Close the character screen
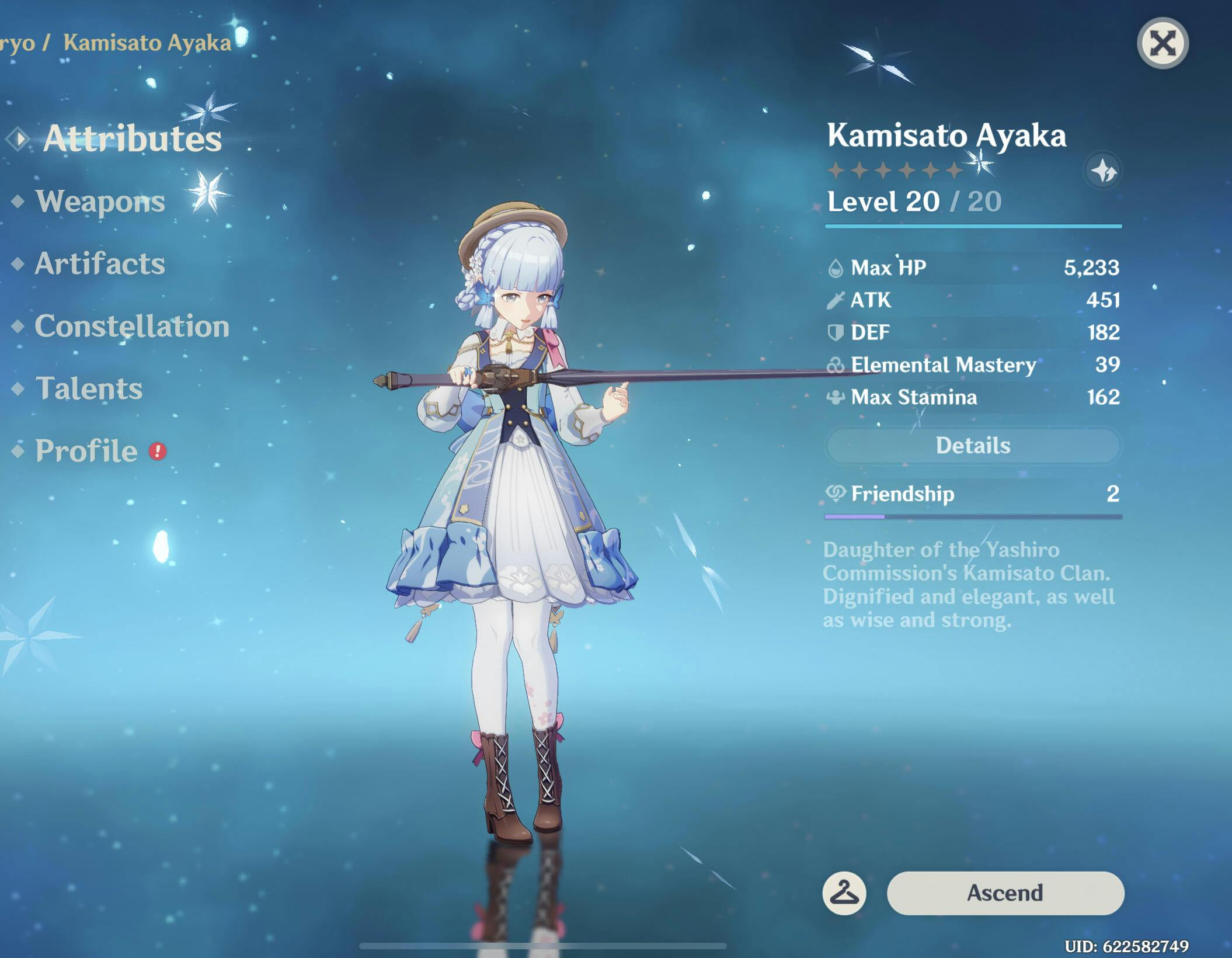 click(1163, 44)
